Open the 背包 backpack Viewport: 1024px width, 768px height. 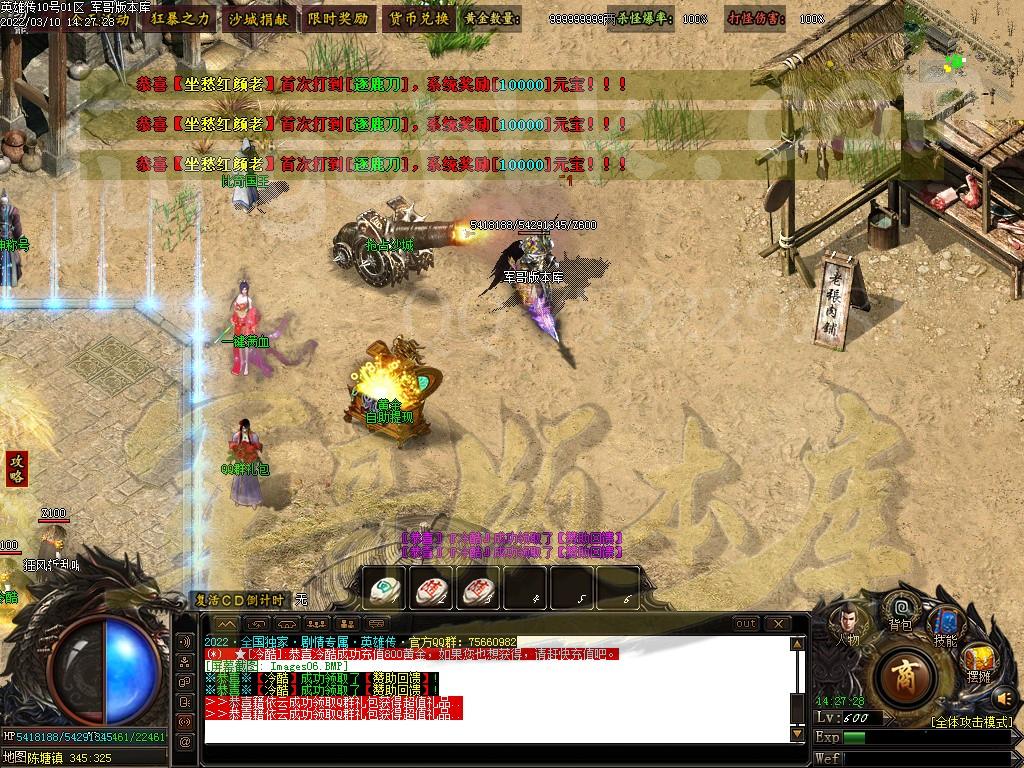900,612
